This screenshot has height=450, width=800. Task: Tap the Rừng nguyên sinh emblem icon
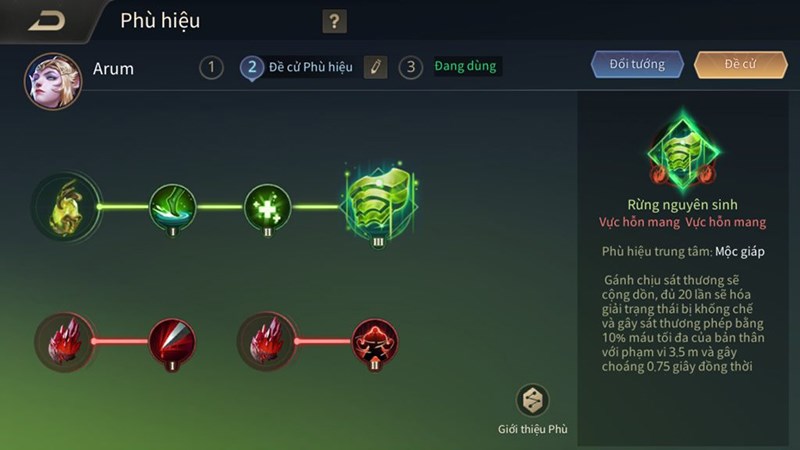point(683,152)
